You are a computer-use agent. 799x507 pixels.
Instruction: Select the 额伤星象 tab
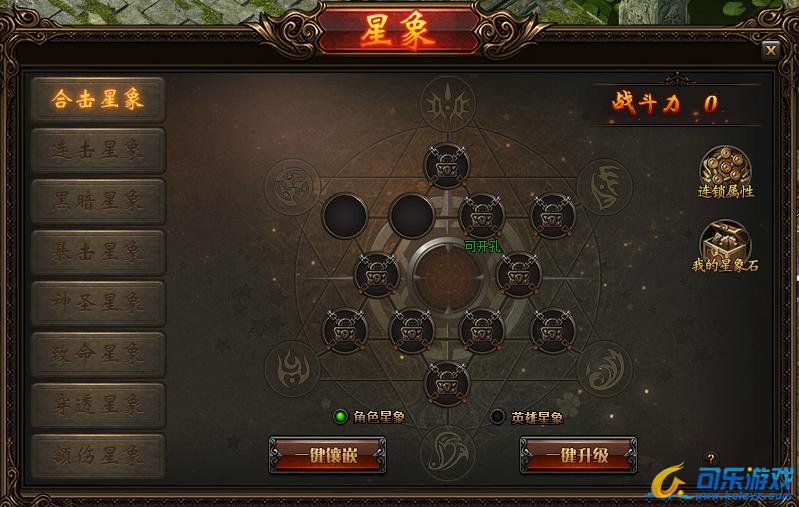98,455
